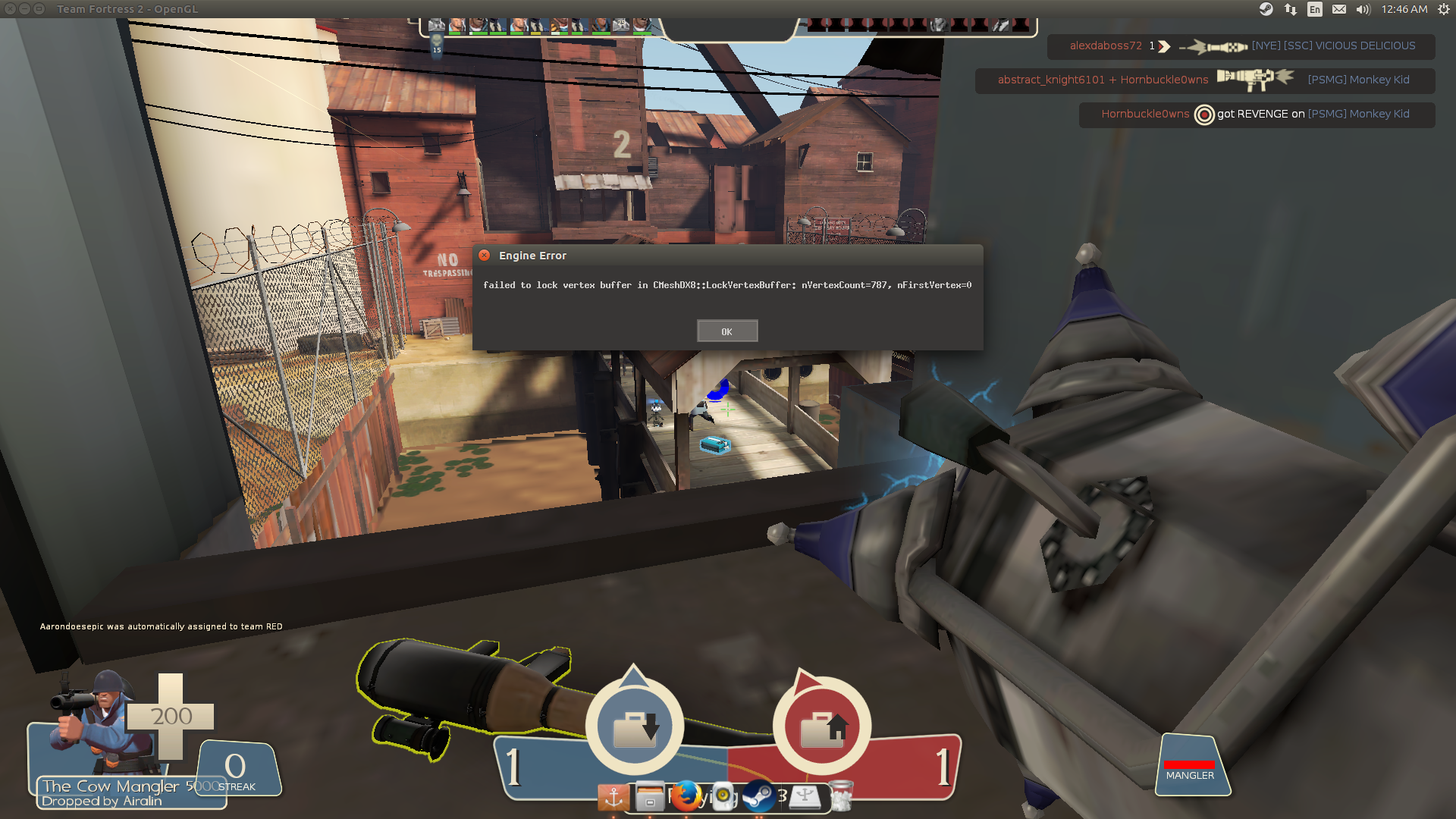Screen dimensions: 1456x819
Task: Launch Firefox from the dock
Action: (686, 798)
